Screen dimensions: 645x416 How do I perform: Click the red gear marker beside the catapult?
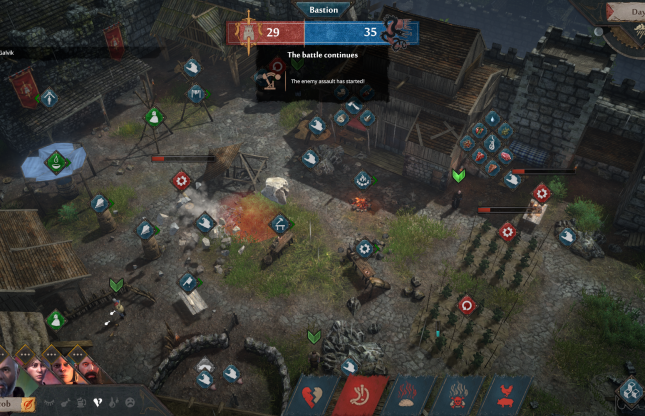coord(181,180)
